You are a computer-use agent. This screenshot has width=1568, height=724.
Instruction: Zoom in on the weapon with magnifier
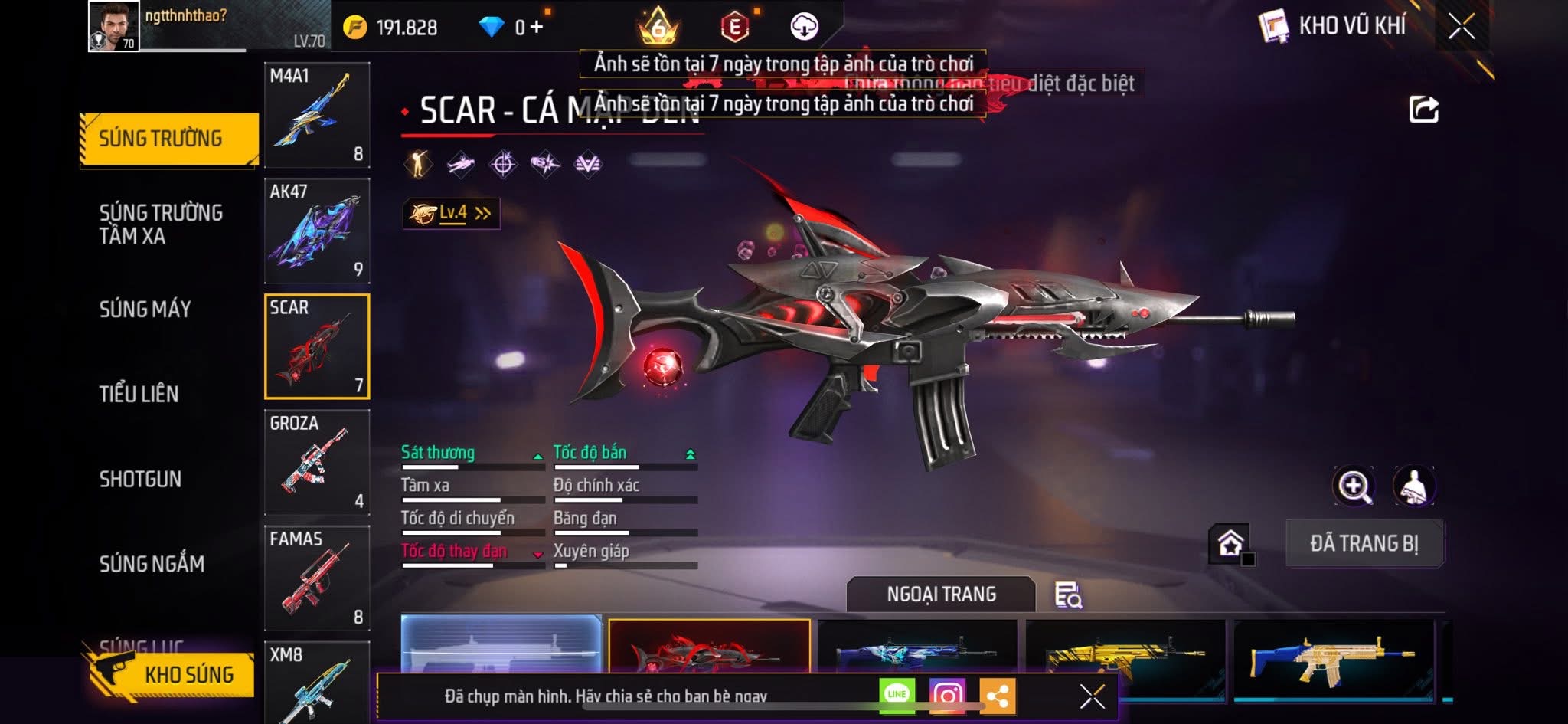pyautogui.click(x=1354, y=486)
